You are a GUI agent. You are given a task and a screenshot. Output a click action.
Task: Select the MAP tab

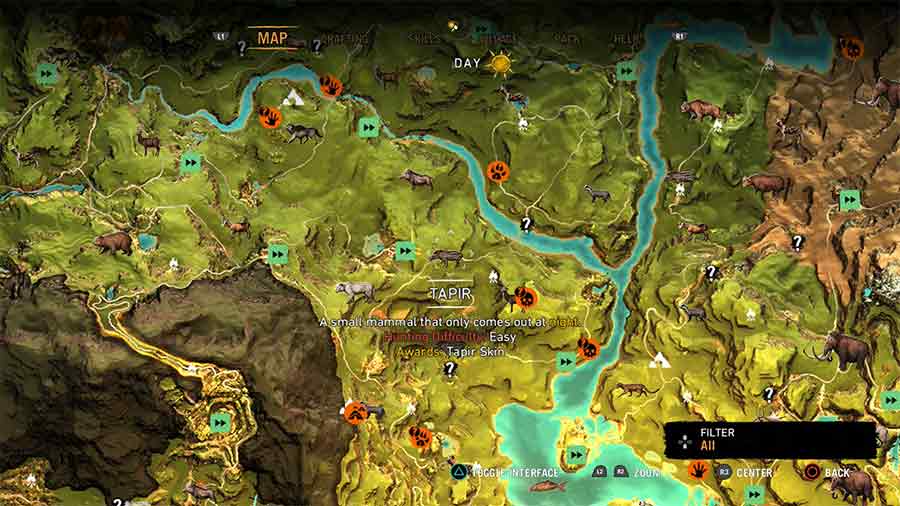272,38
